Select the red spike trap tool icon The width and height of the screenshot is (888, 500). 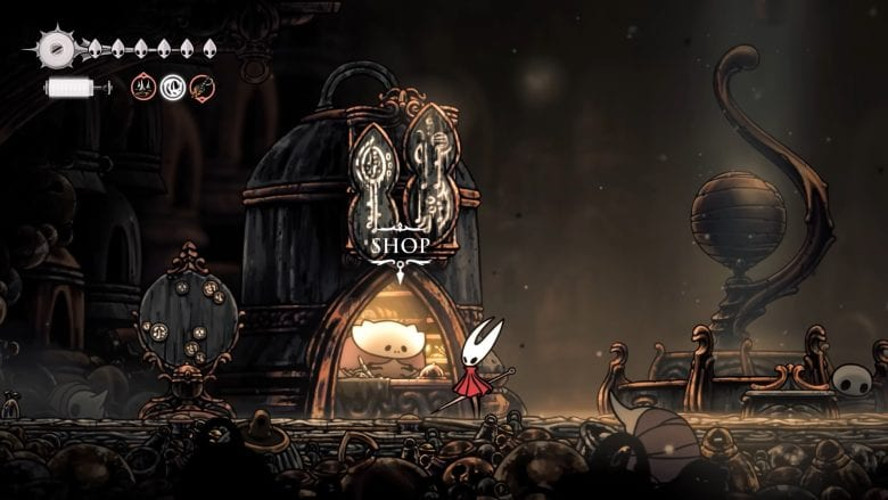click(x=143, y=88)
